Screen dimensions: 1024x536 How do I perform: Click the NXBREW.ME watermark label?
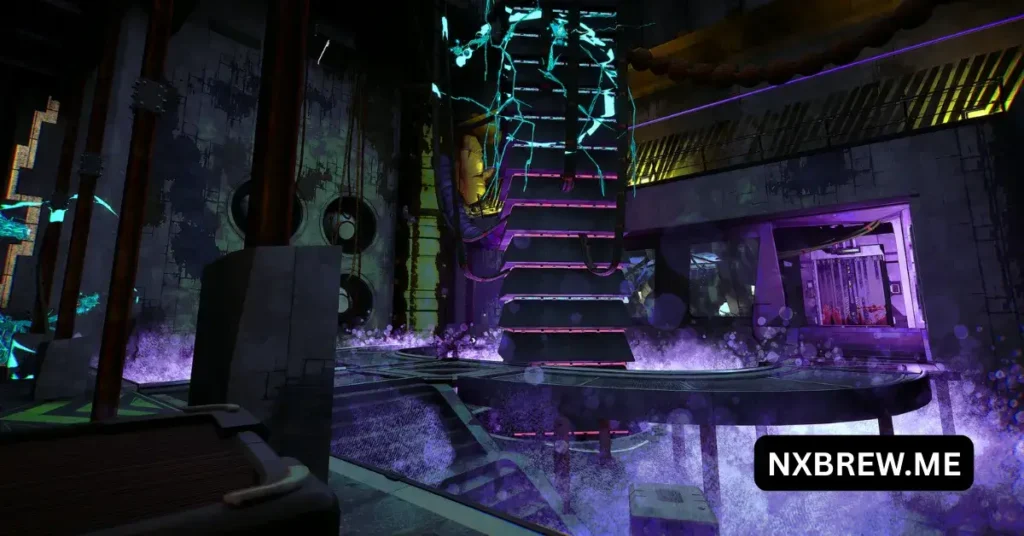pyautogui.click(x=863, y=463)
